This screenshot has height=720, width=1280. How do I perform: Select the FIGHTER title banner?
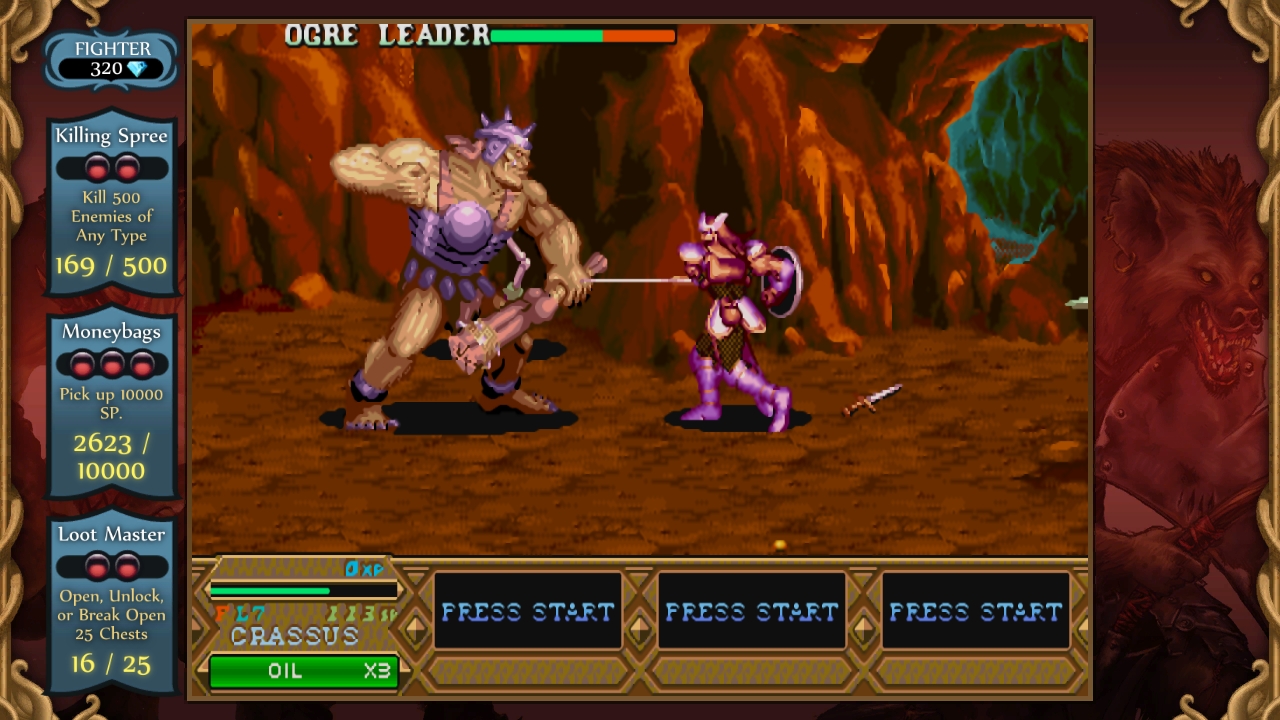(112, 48)
